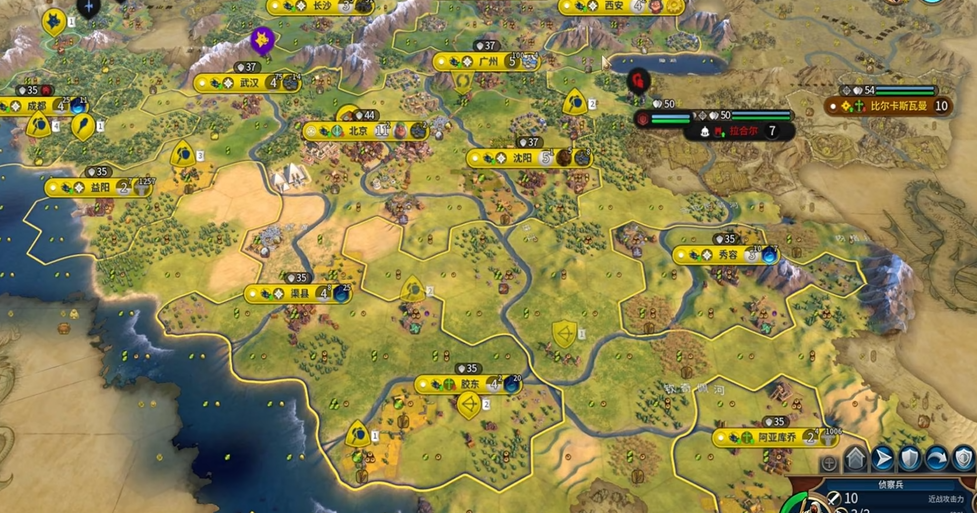Open the 秀容 city banner
The image size is (977, 513).
click(726, 255)
